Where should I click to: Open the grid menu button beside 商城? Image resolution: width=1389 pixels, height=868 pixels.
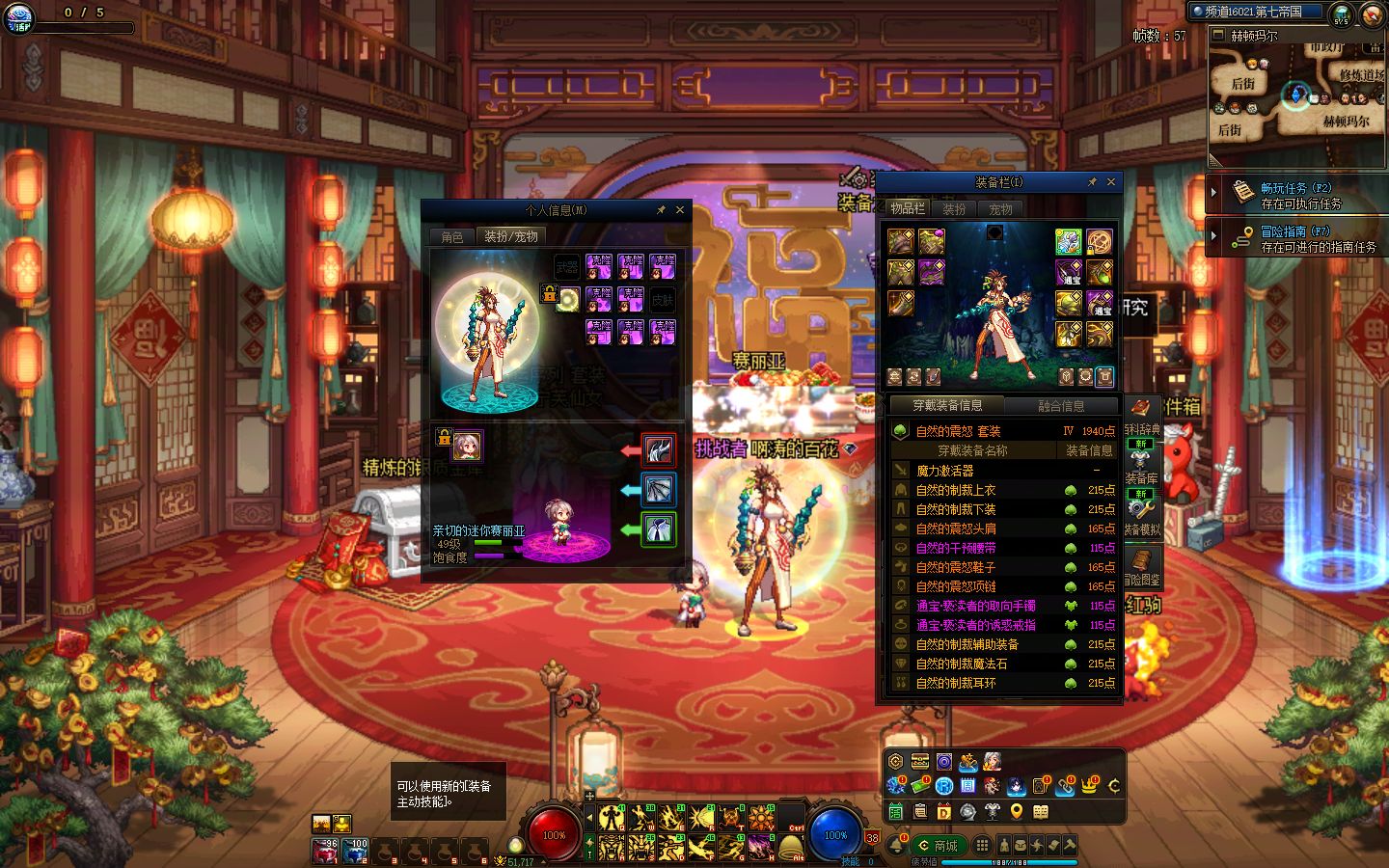click(x=982, y=845)
